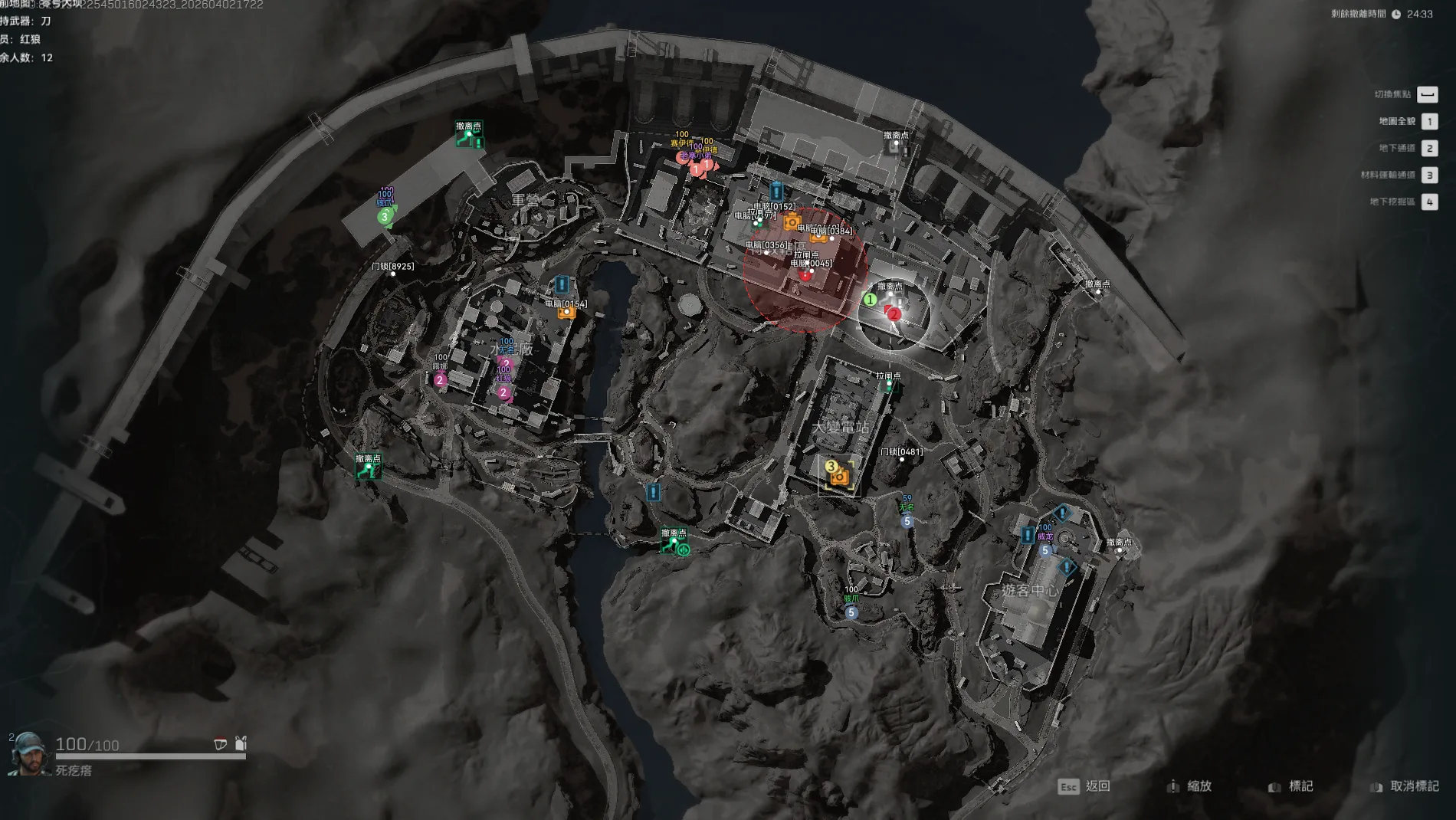Show the 材料運輸通道 map layer
Viewport: 1456px width, 820px height.
coord(1428,175)
